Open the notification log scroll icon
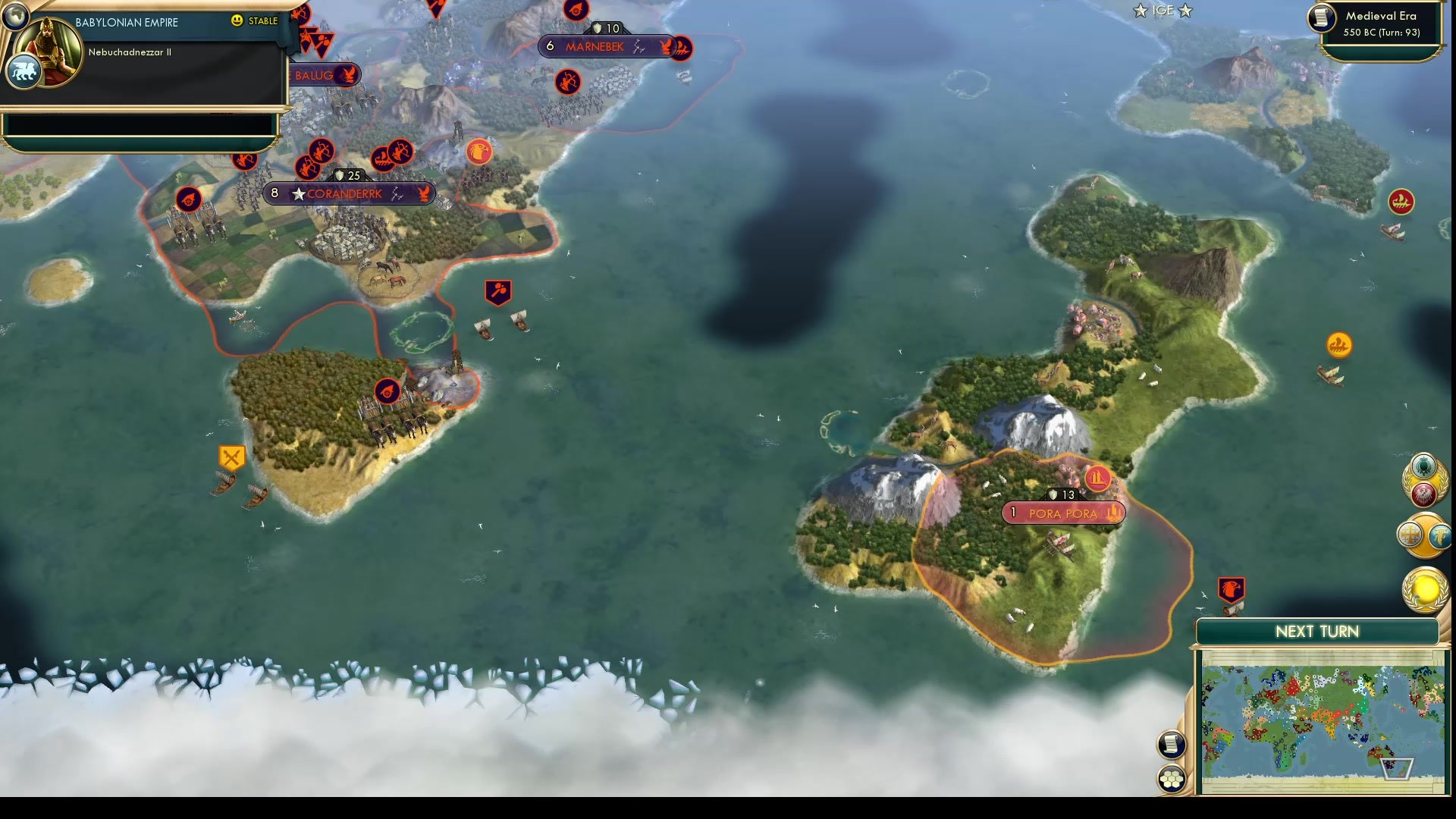The width and height of the screenshot is (1456, 819). point(1172,745)
